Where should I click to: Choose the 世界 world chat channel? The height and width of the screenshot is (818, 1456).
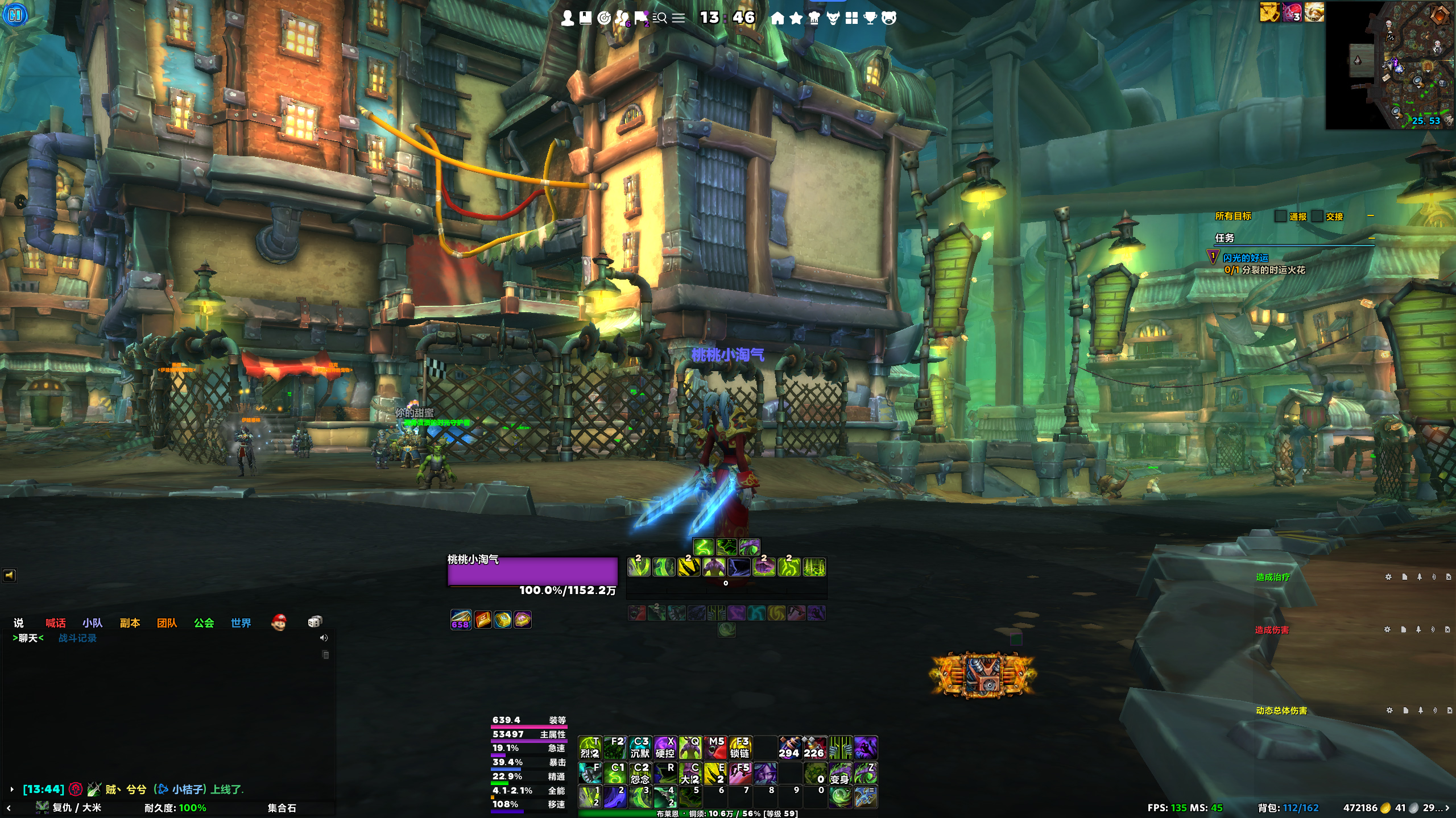click(x=241, y=623)
